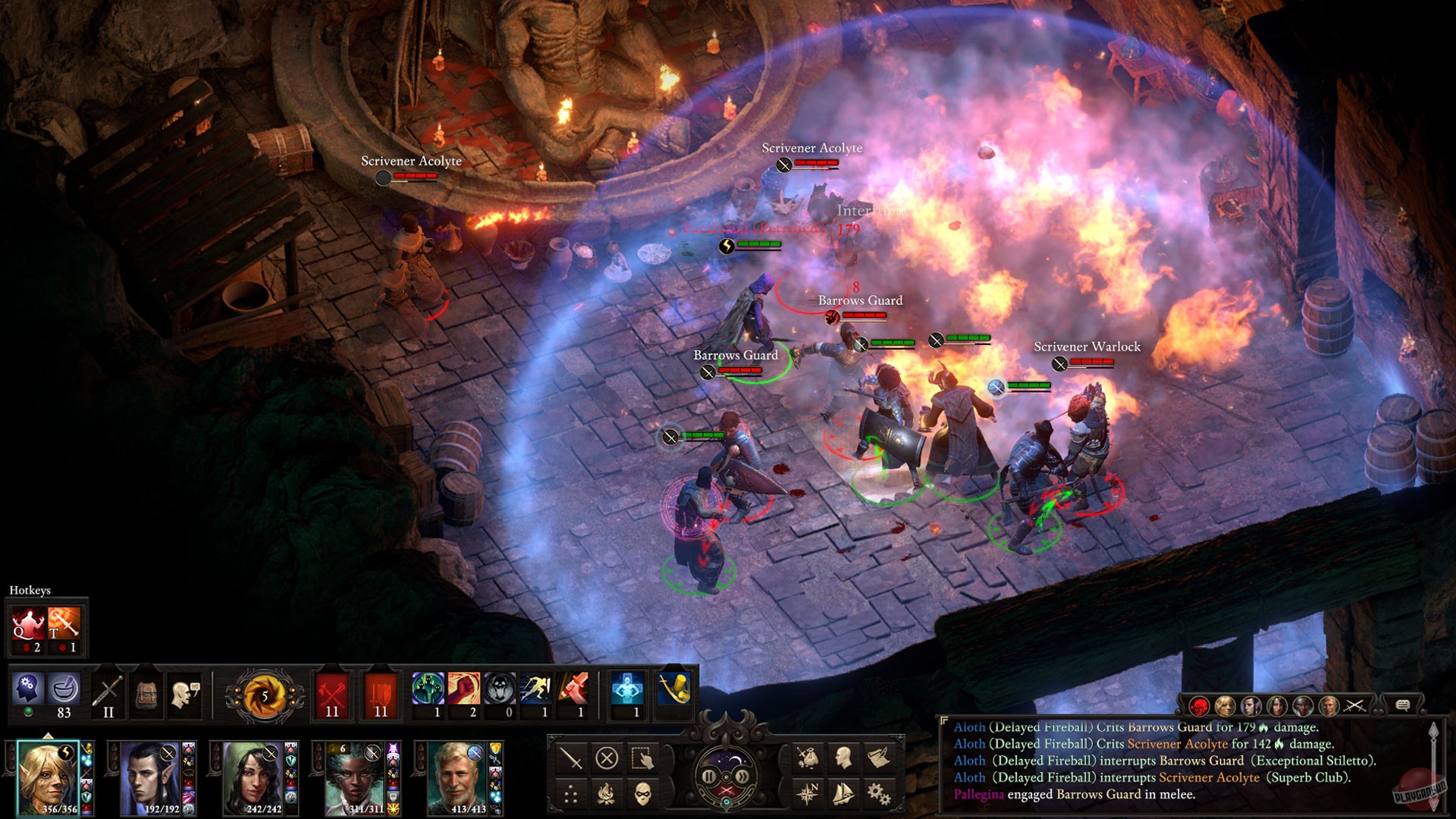This screenshot has height=819, width=1456.
Task: Use the red crossed axes ability
Action: pyautogui.click(x=332, y=690)
